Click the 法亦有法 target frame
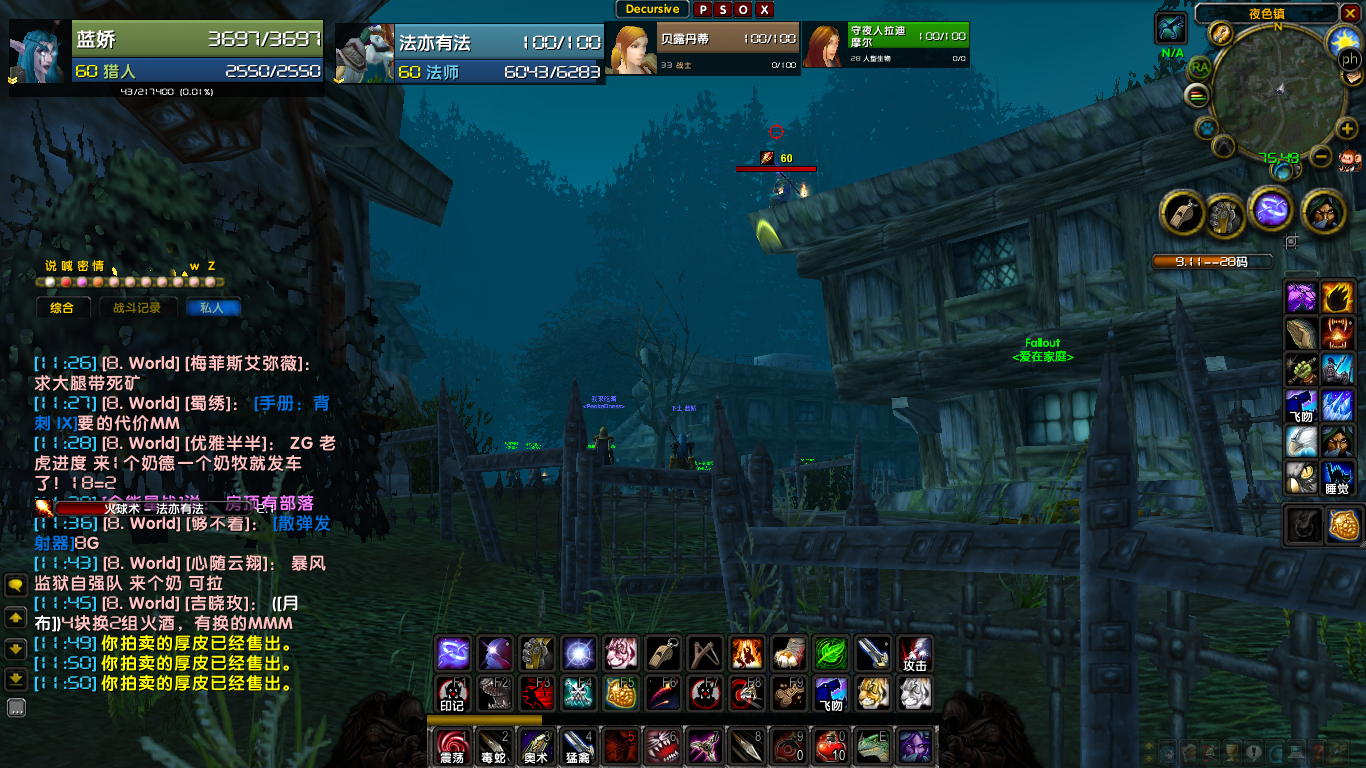The width and height of the screenshot is (1366, 768). [470, 56]
